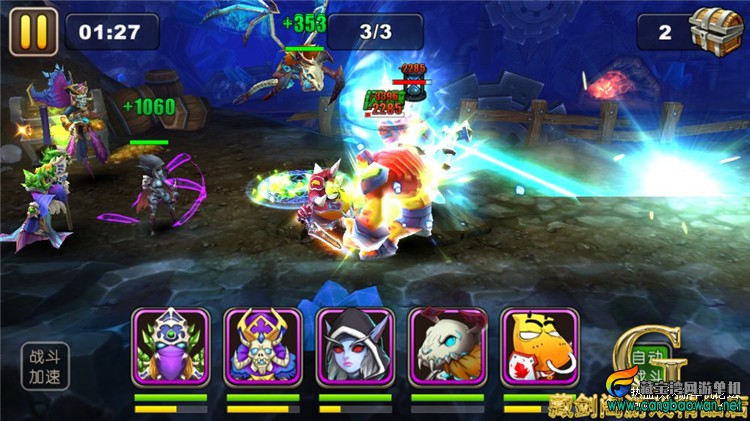Select the yellow card-holding creature hero portrait
This screenshot has height=421, width=750.
540,346
